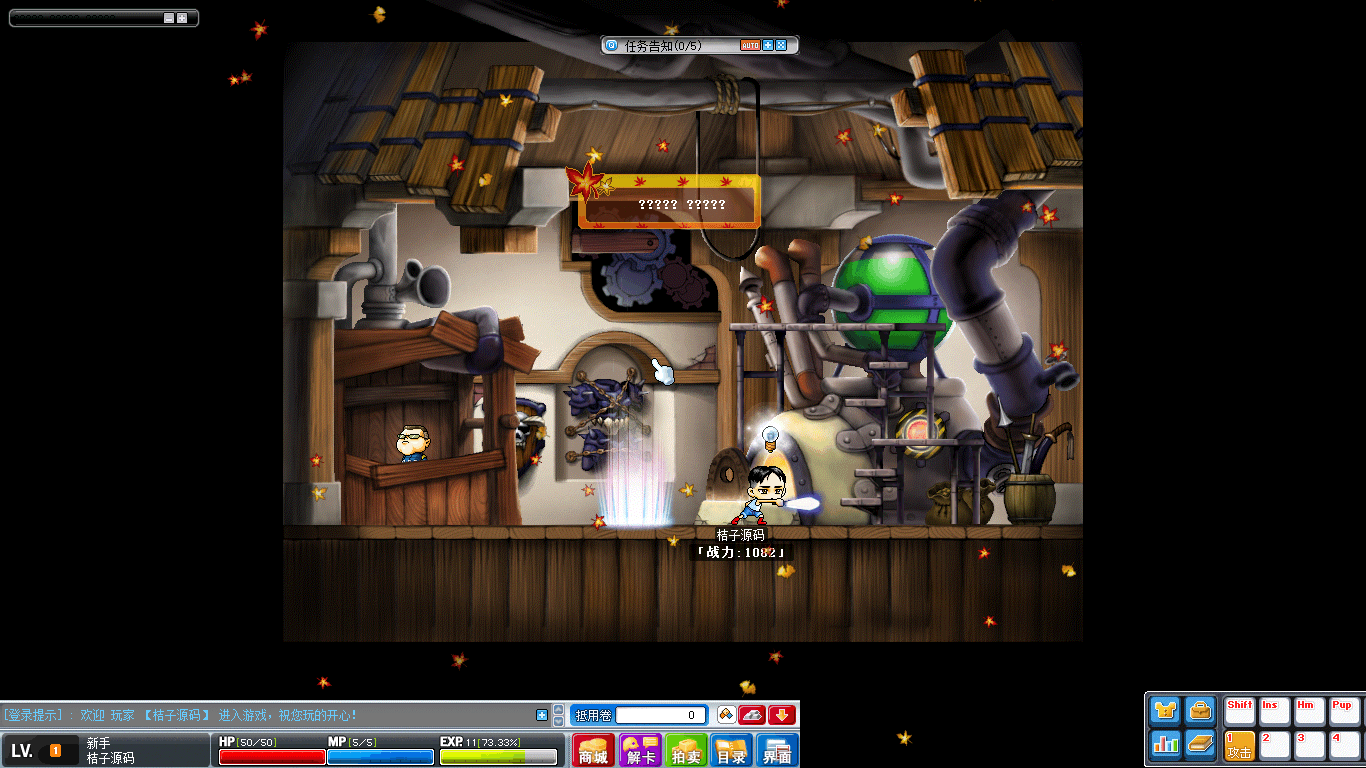Expand the top-left minimap bar

(x=182, y=18)
